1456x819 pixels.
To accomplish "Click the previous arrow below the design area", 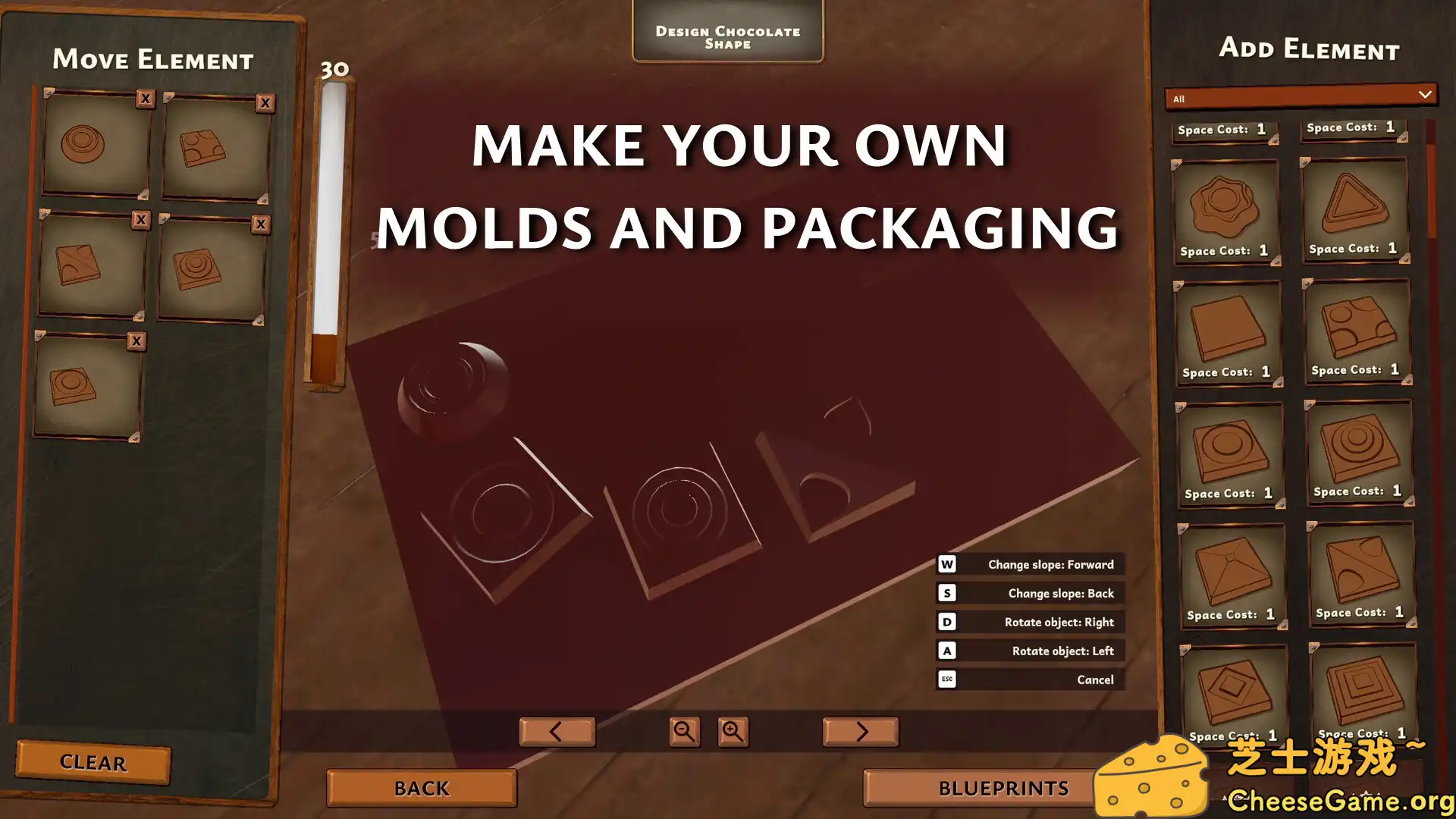I will 557,732.
